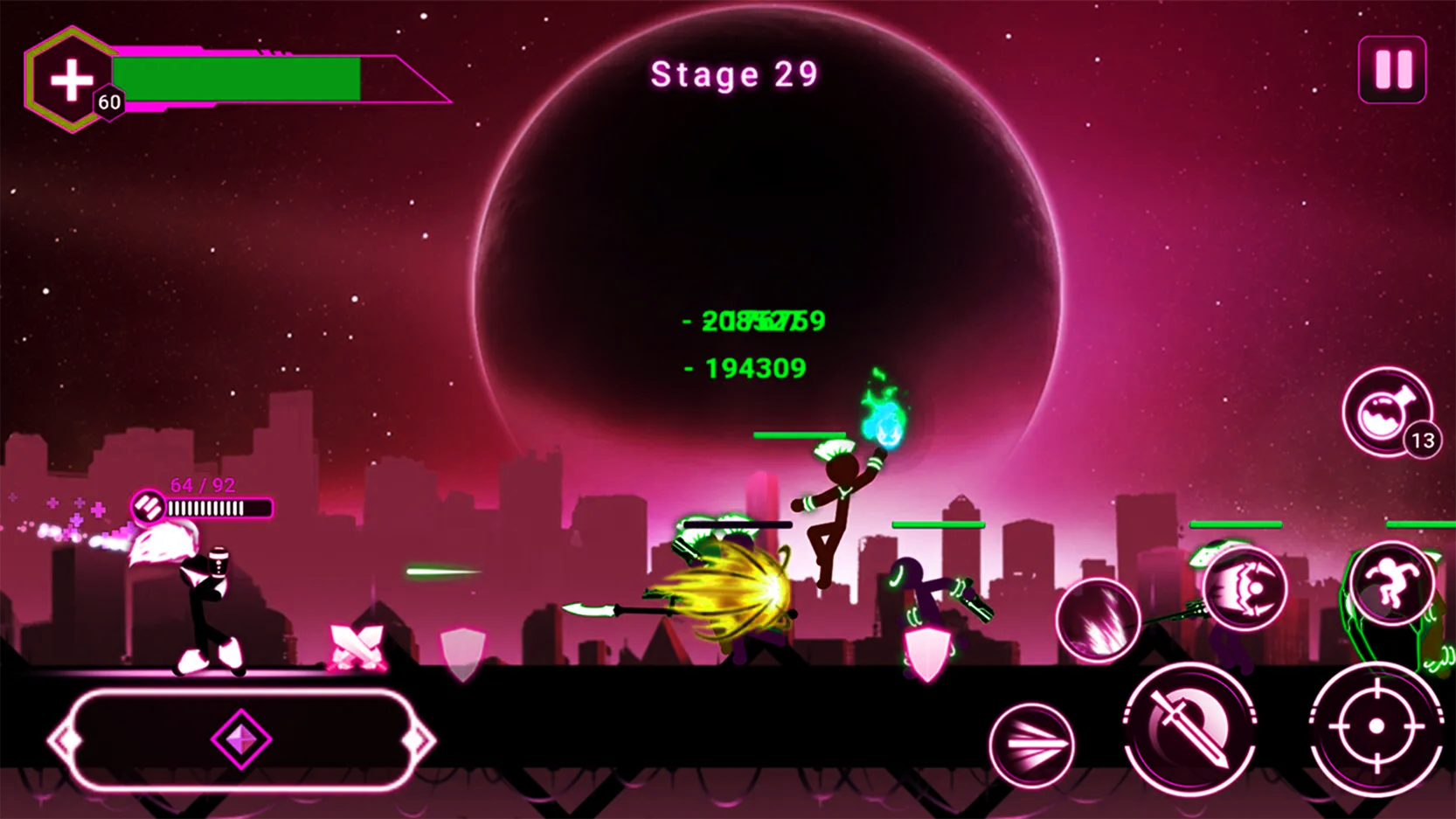Activate the crosshair target button
Image resolution: width=1456 pixels, height=819 pixels.
pos(1376,727)
